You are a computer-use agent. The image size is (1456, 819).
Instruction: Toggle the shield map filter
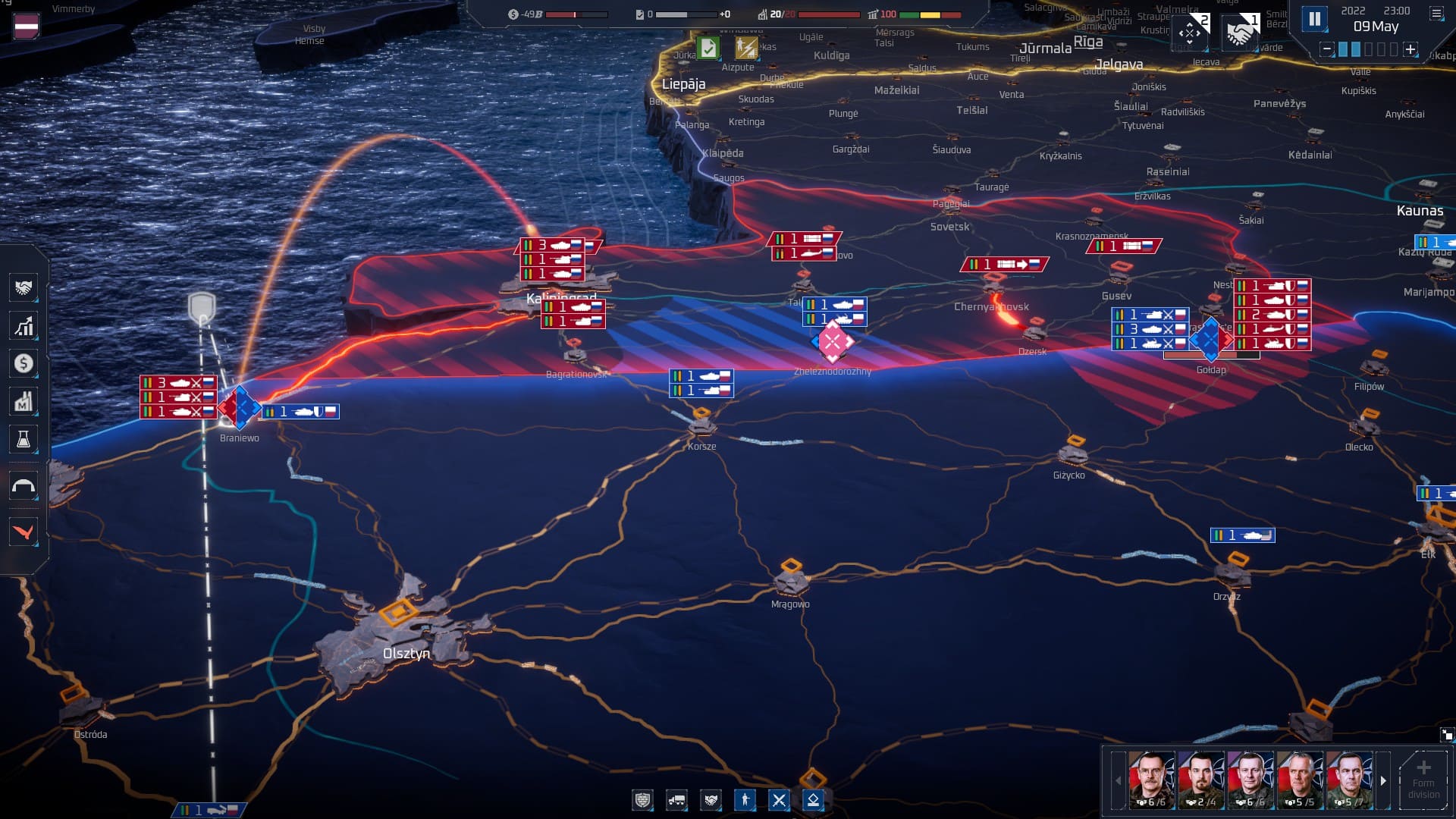[x=642, y=800]
